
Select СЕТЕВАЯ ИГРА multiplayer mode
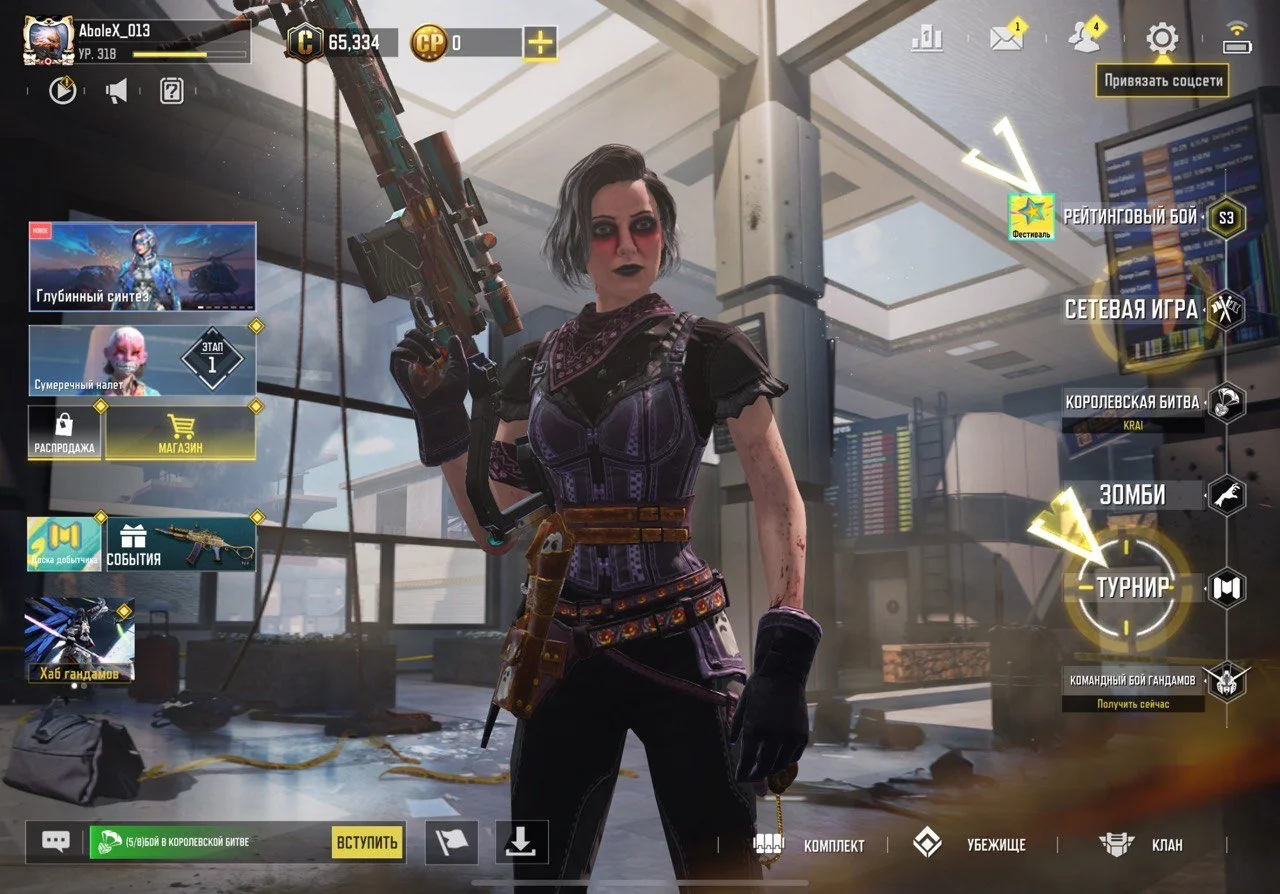(1131, 309)
